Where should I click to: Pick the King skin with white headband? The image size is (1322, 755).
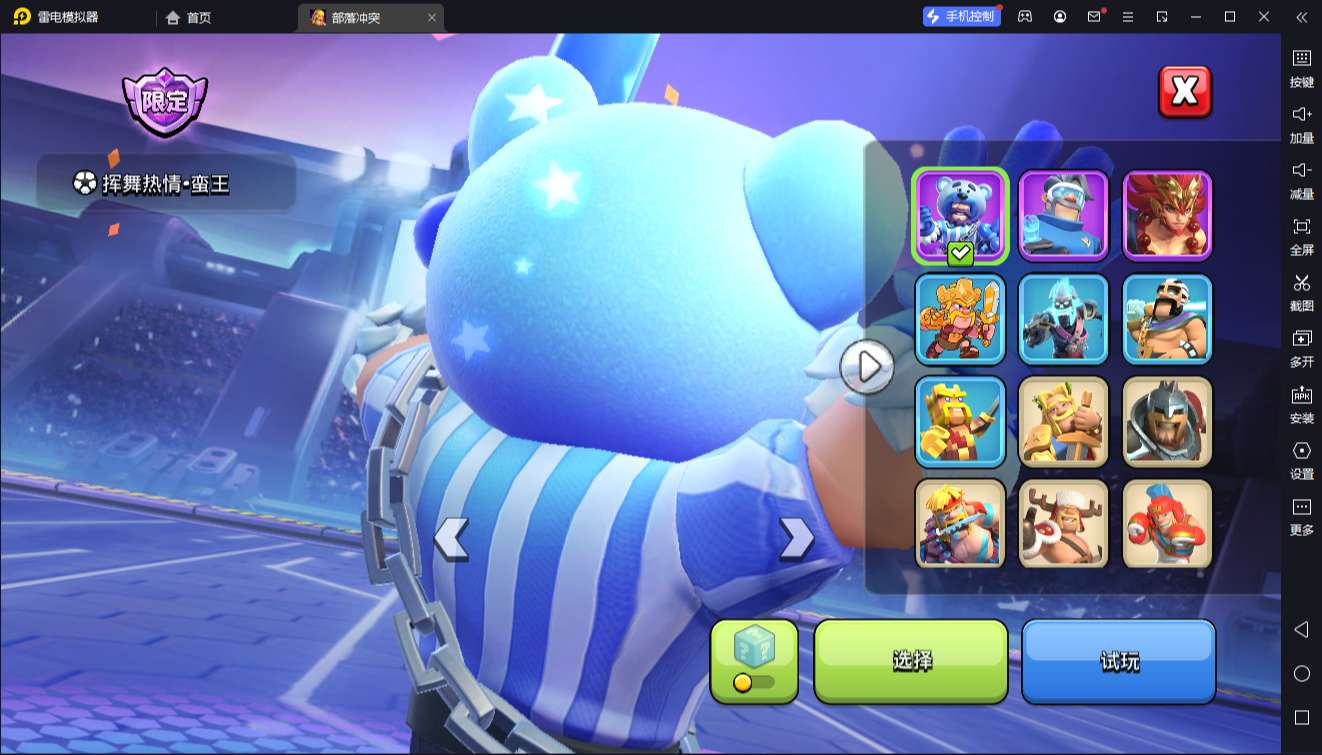(x=1167, y=319)
